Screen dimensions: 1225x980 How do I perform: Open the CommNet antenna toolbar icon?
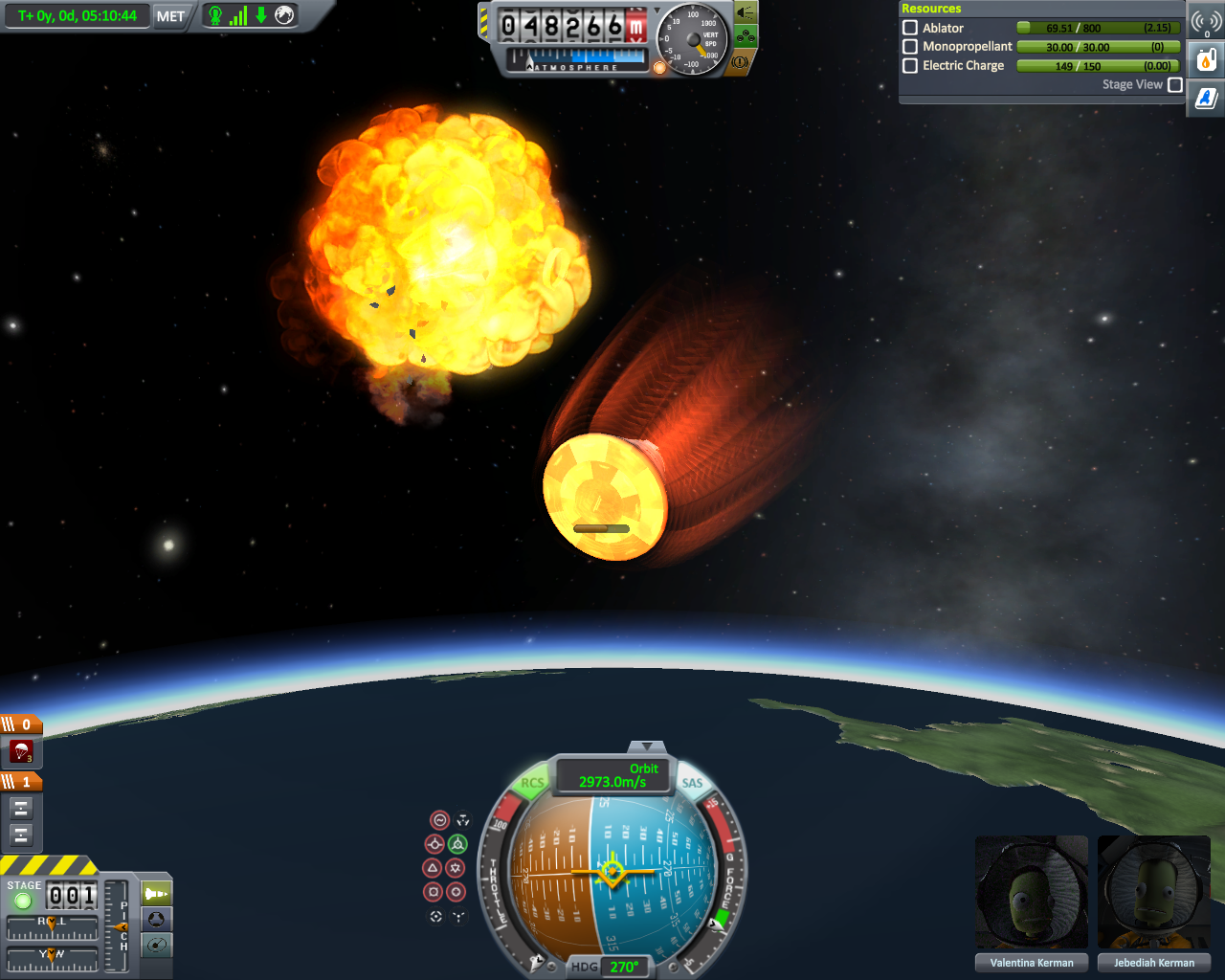click(1206, 21)
